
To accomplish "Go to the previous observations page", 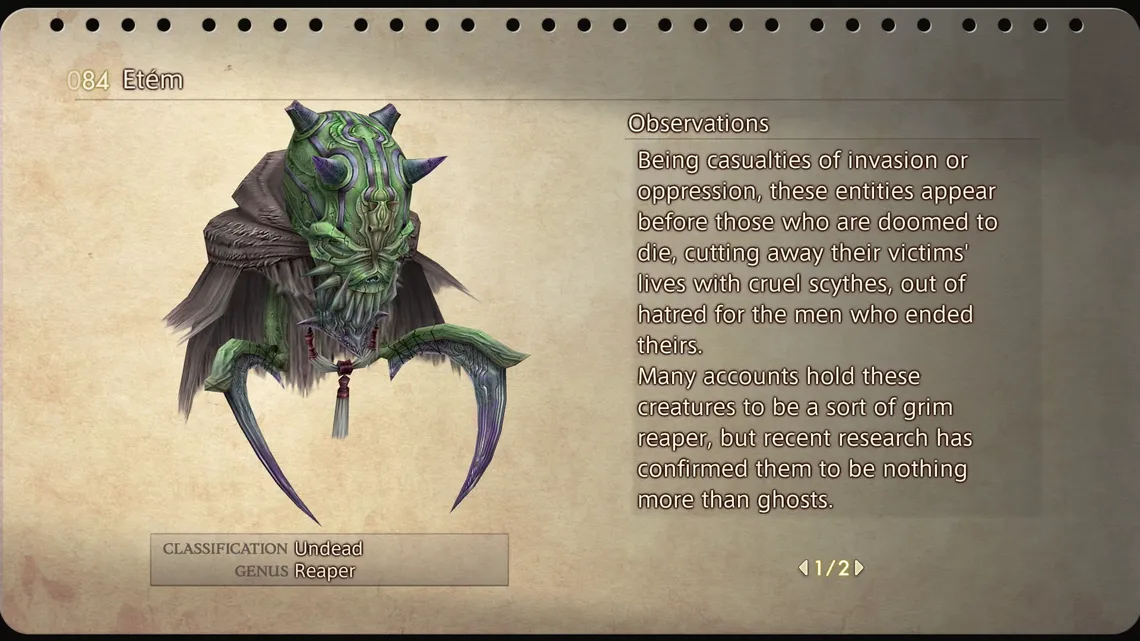I will [x=803, y=568].
